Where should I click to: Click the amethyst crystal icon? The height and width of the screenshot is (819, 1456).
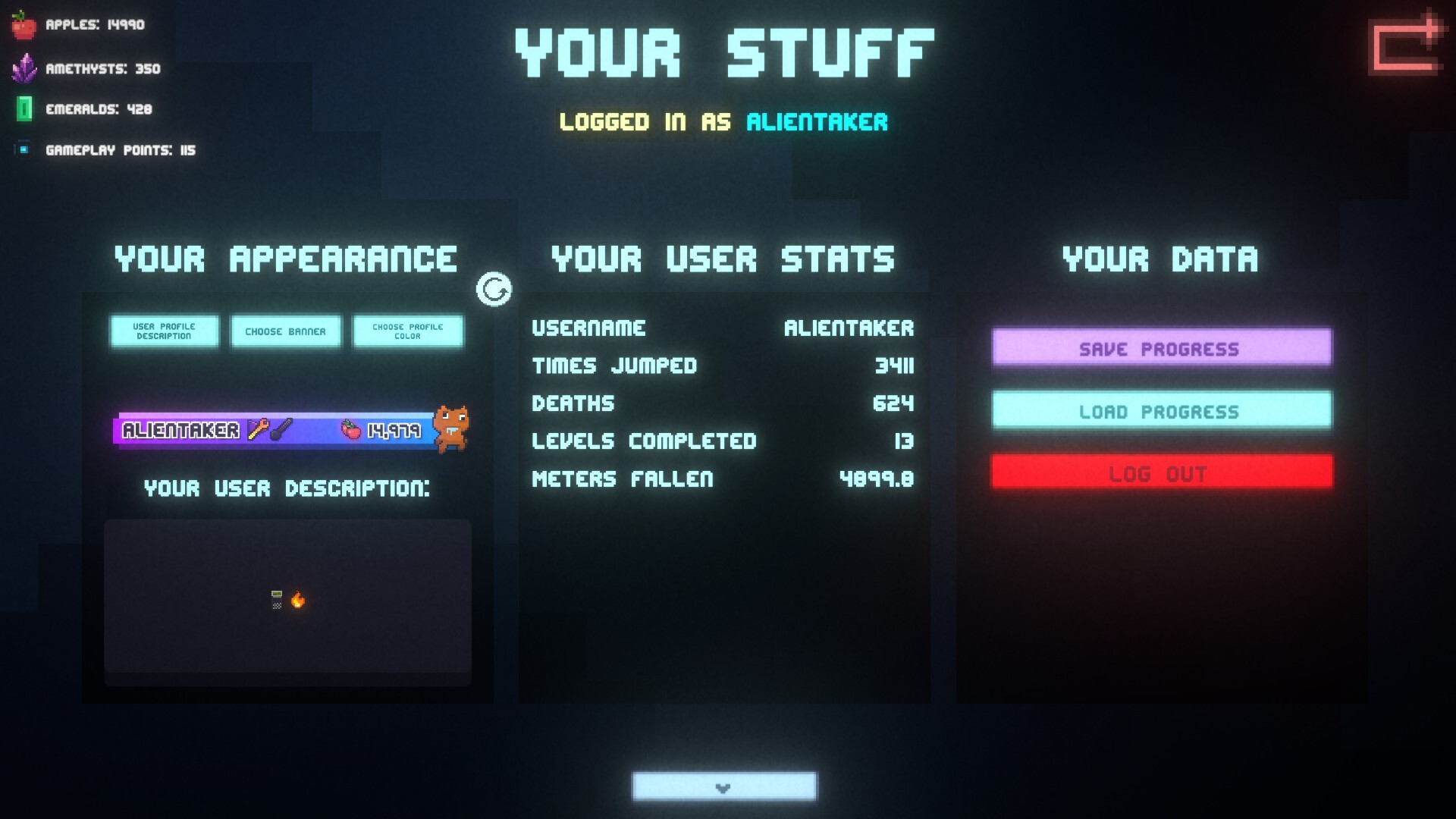tap(25, 68)
